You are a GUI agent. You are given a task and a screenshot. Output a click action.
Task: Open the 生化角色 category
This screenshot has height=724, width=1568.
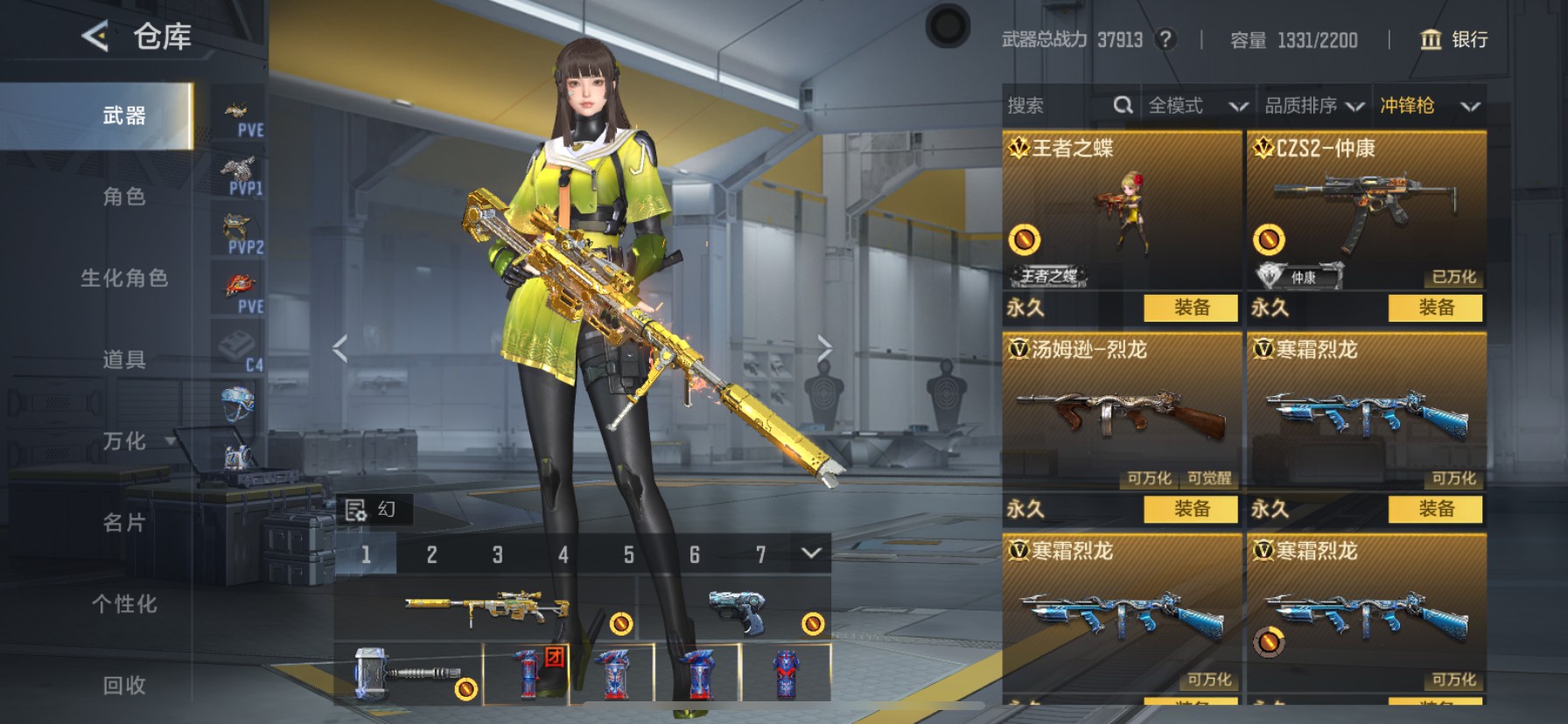coord(124,278)
